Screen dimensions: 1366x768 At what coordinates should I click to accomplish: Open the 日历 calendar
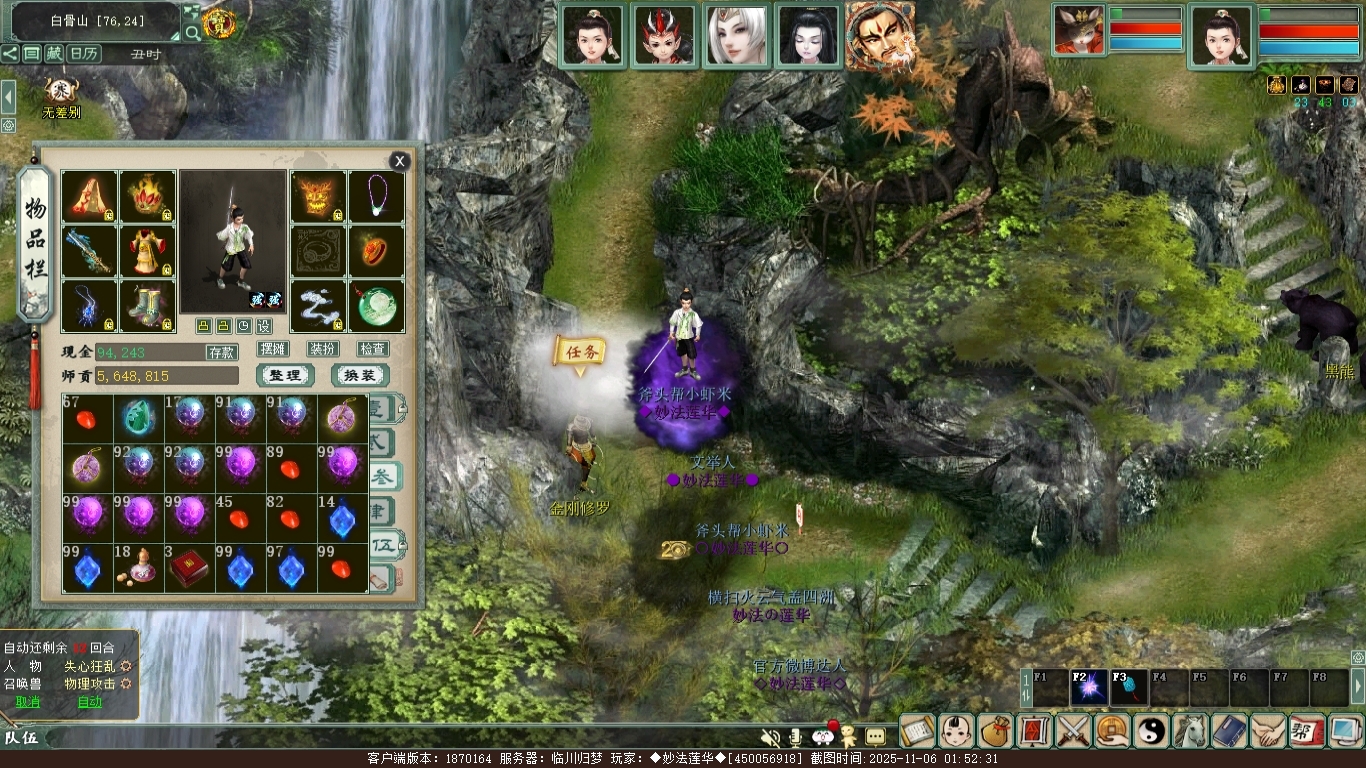click(x=85, y=53)
